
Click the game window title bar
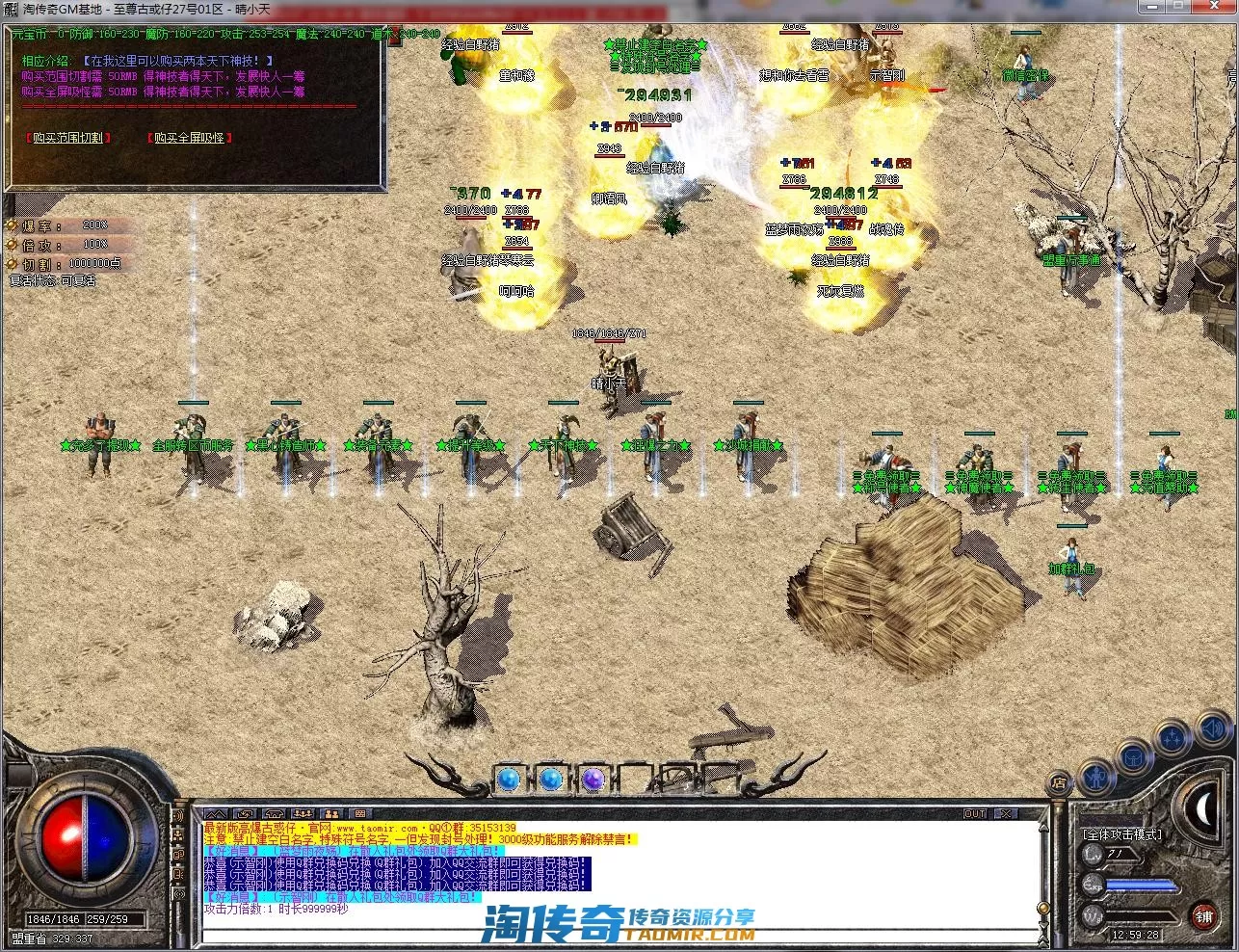tap(617, 10)
